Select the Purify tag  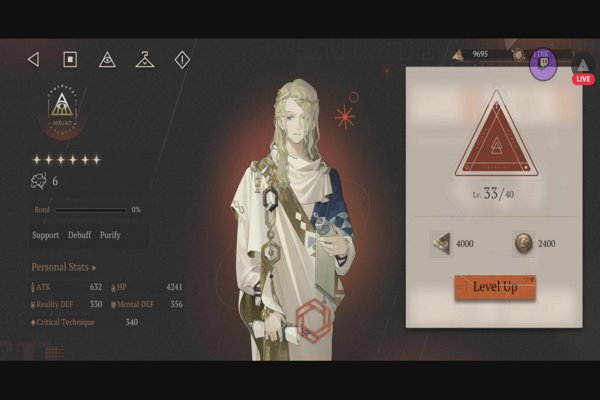click(x=110, y=235)
